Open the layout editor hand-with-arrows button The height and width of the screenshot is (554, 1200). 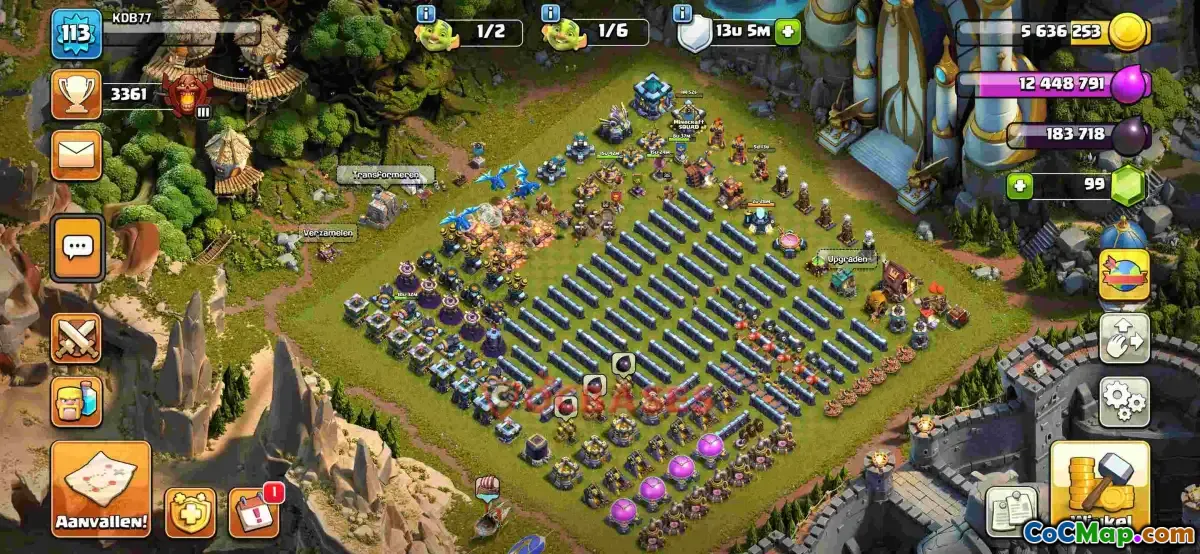click(1124, 339)
